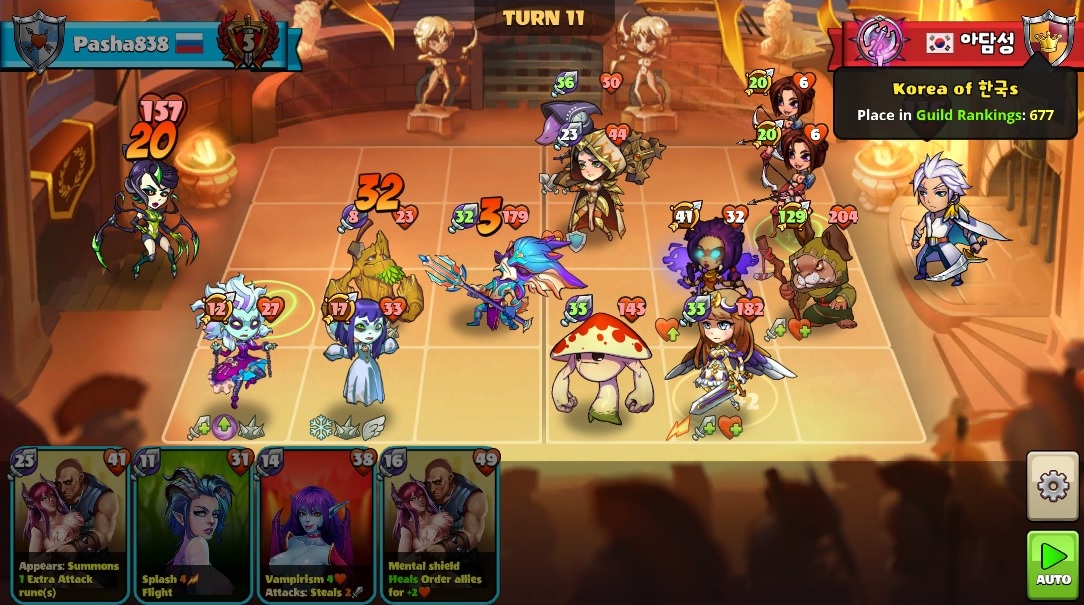The image size is (1084, 605).
Task: Click the Pasha838 player shield emblem
Action: (39, 42)
